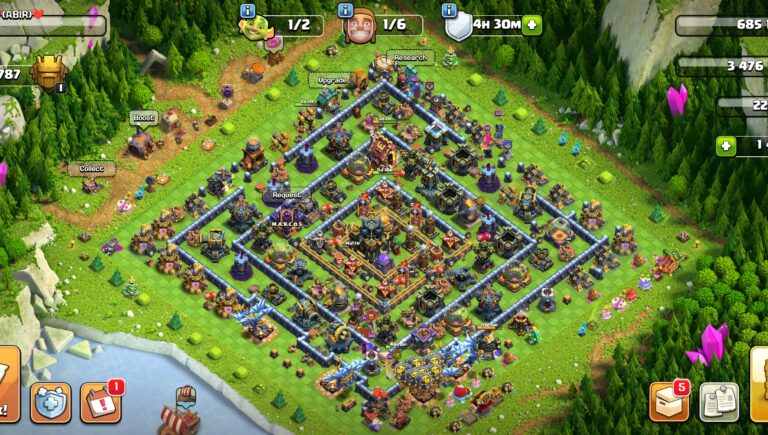Open the events calendar with red notification
This screenshot has height=435, width=768.
tap(100, 402)
